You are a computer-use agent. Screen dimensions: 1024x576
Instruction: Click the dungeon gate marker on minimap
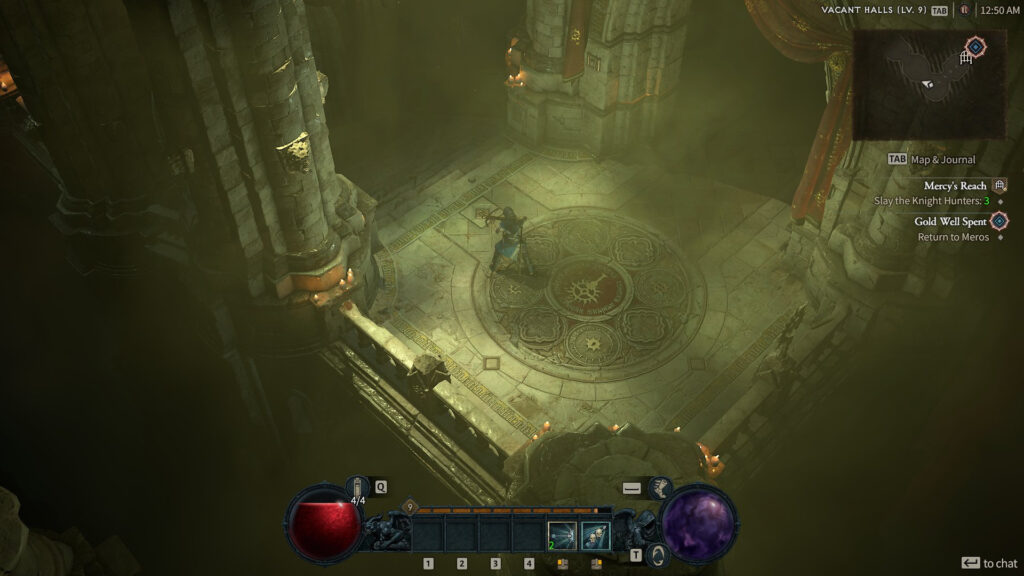coord(966,59)
